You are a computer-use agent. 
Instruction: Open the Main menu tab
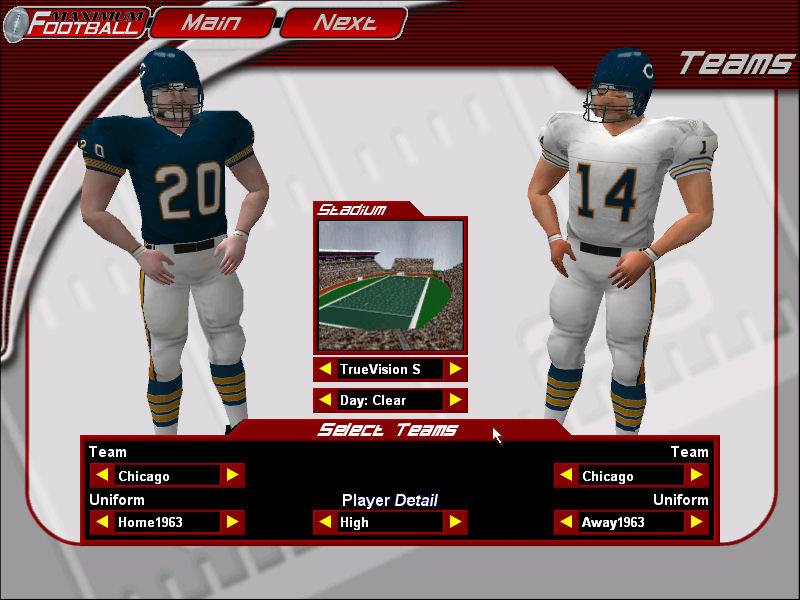click(211, 22)
